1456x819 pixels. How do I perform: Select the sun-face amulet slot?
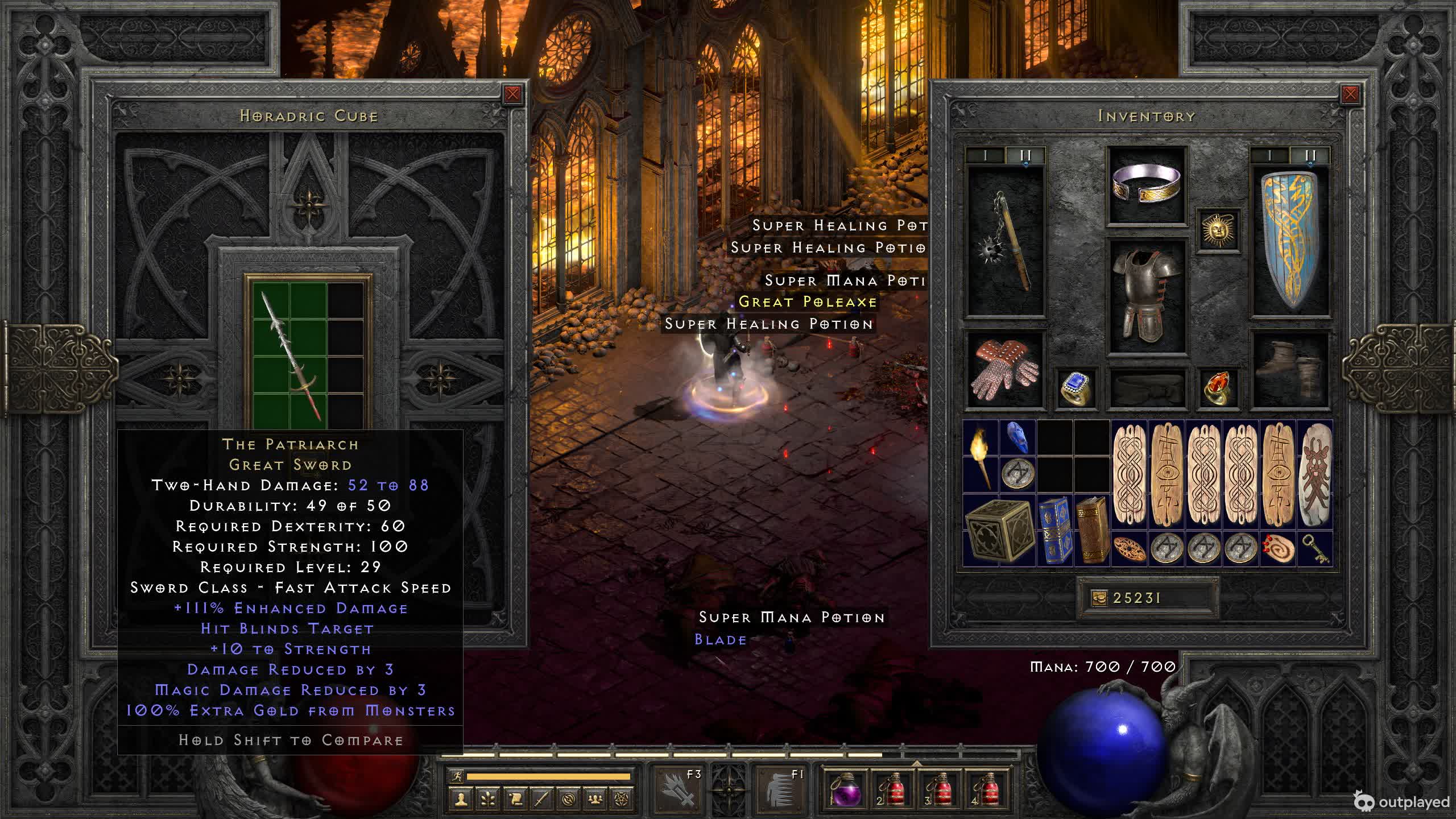[x=1218, y=230]
